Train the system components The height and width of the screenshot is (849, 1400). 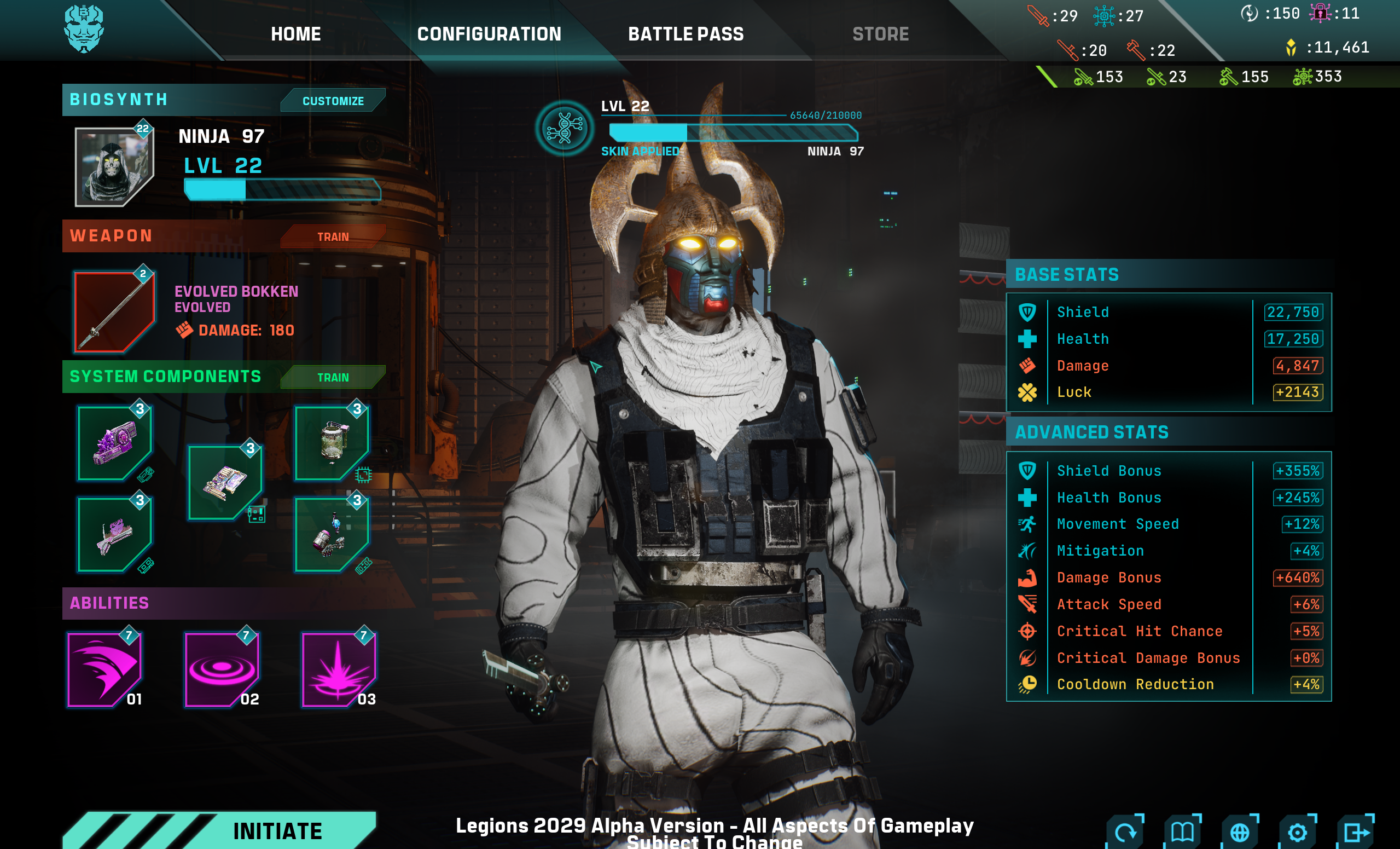point(333,377)
